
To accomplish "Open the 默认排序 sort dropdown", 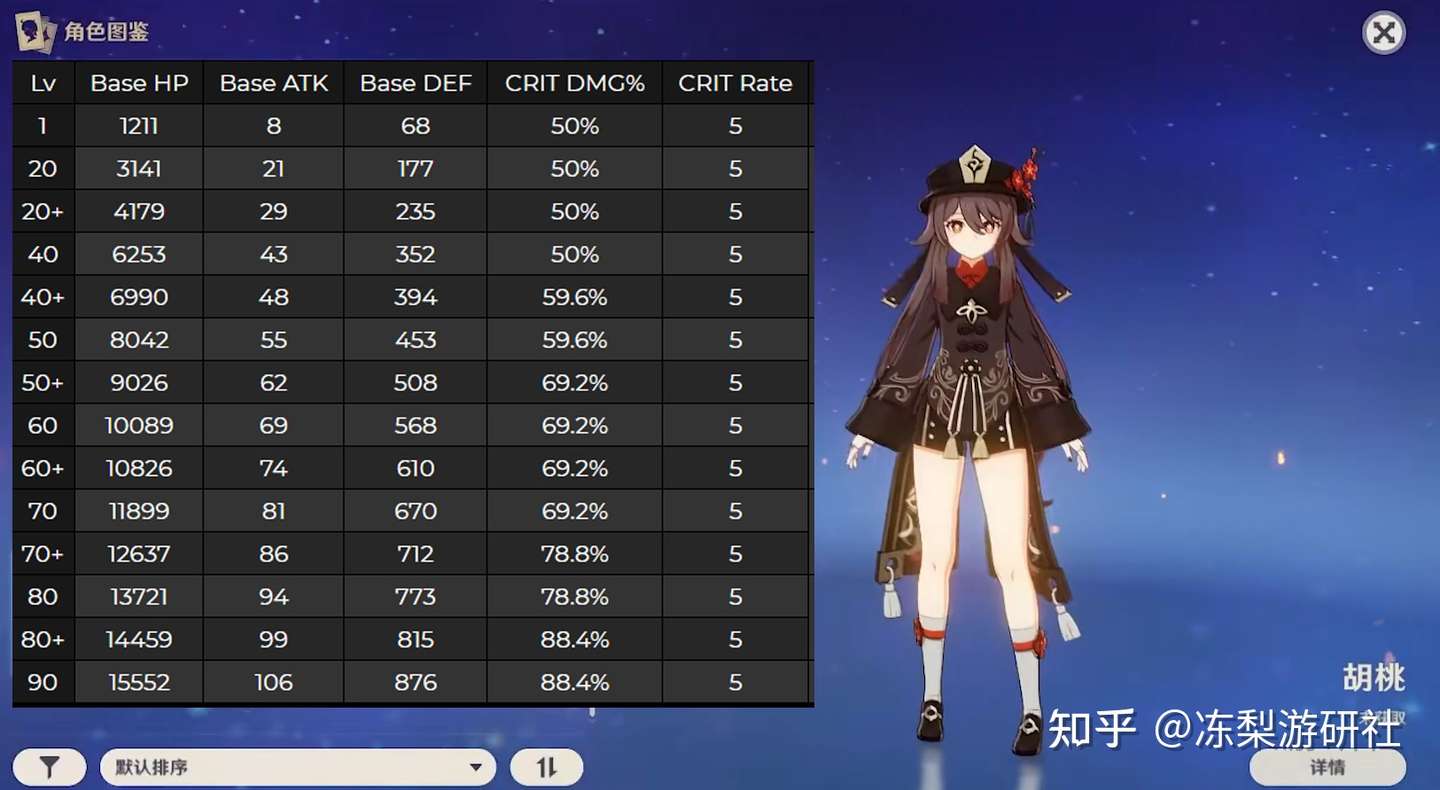I will pyautogui.click(x=298, y=767).
